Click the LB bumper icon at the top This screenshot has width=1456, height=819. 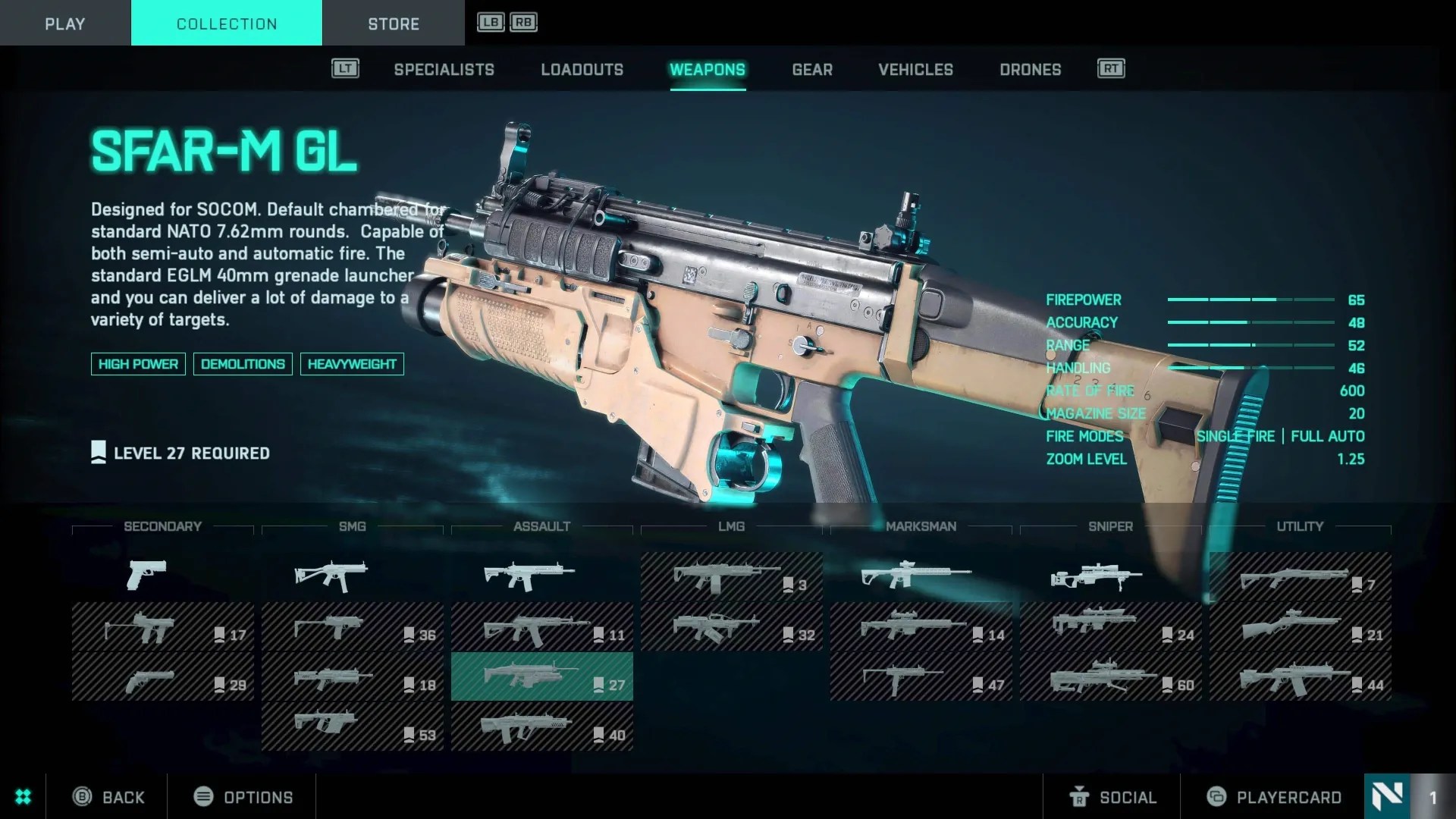pos(489,21)
